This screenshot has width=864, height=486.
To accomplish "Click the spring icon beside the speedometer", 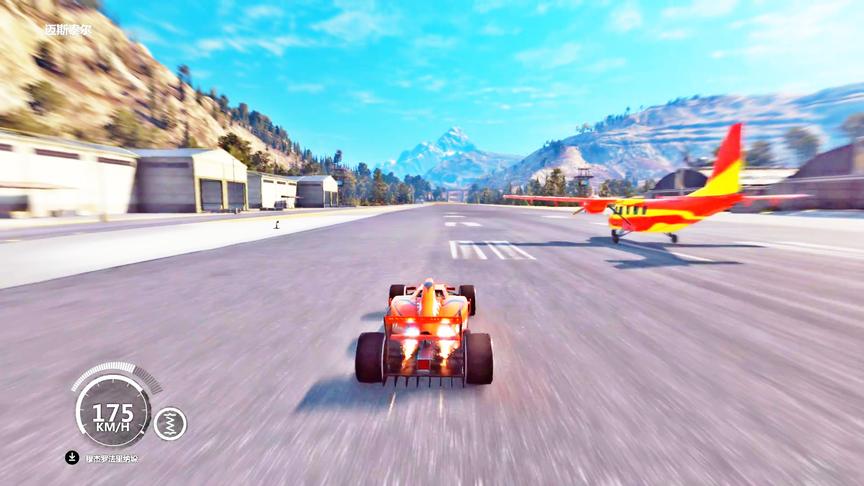I will pos(170,423).
